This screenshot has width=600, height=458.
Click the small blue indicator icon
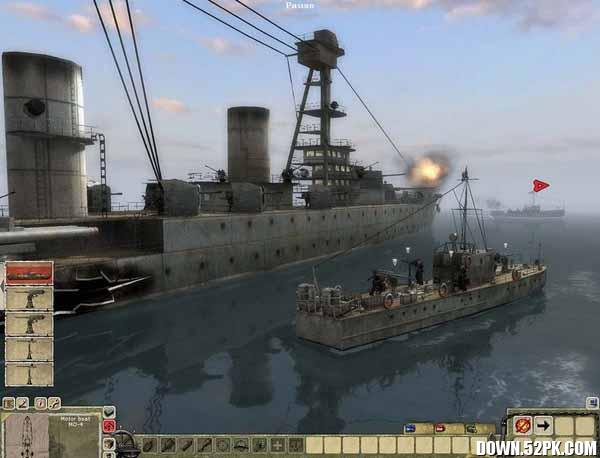410,429
